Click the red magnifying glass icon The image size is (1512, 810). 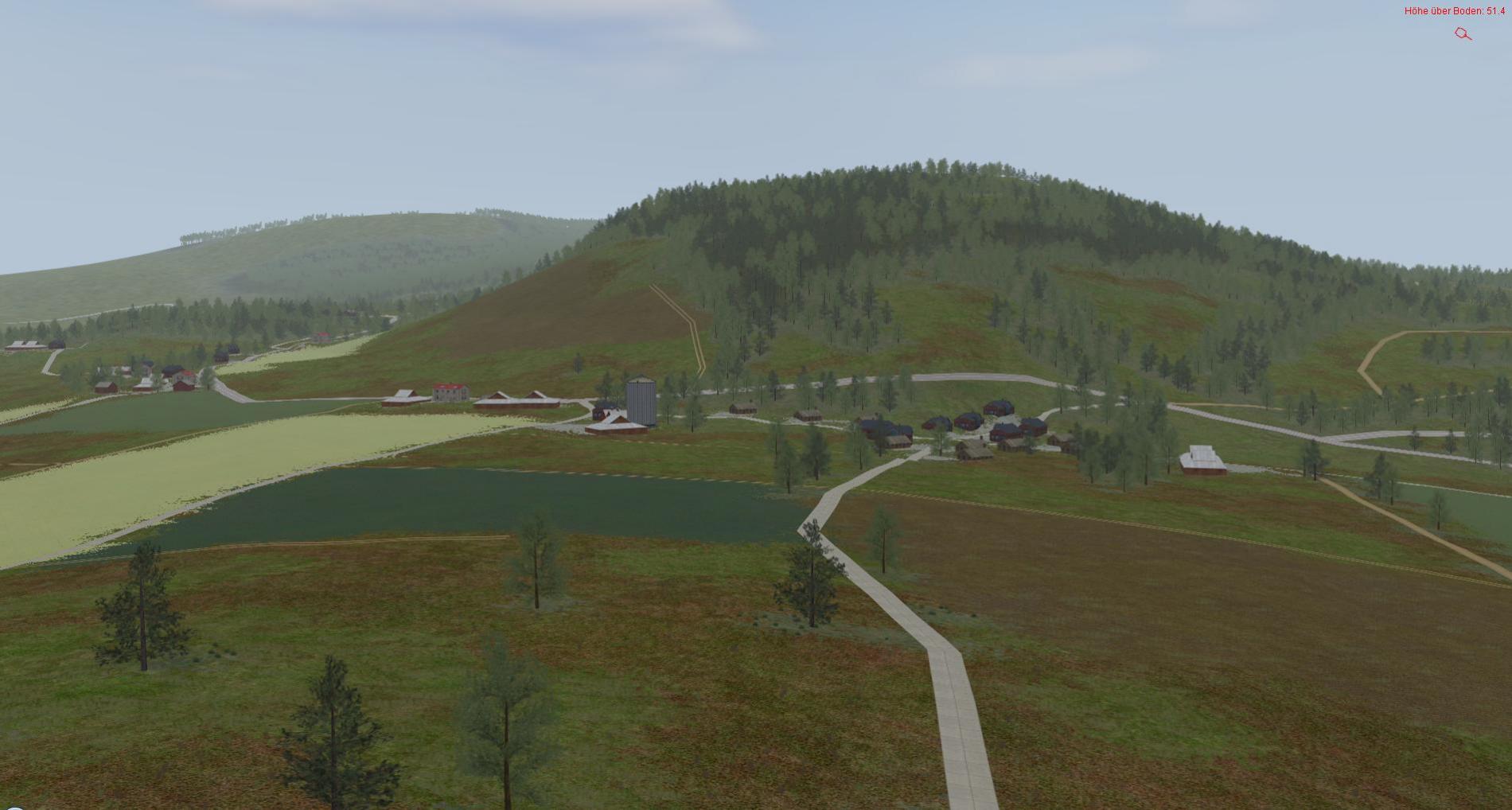tap(1463, 33)
